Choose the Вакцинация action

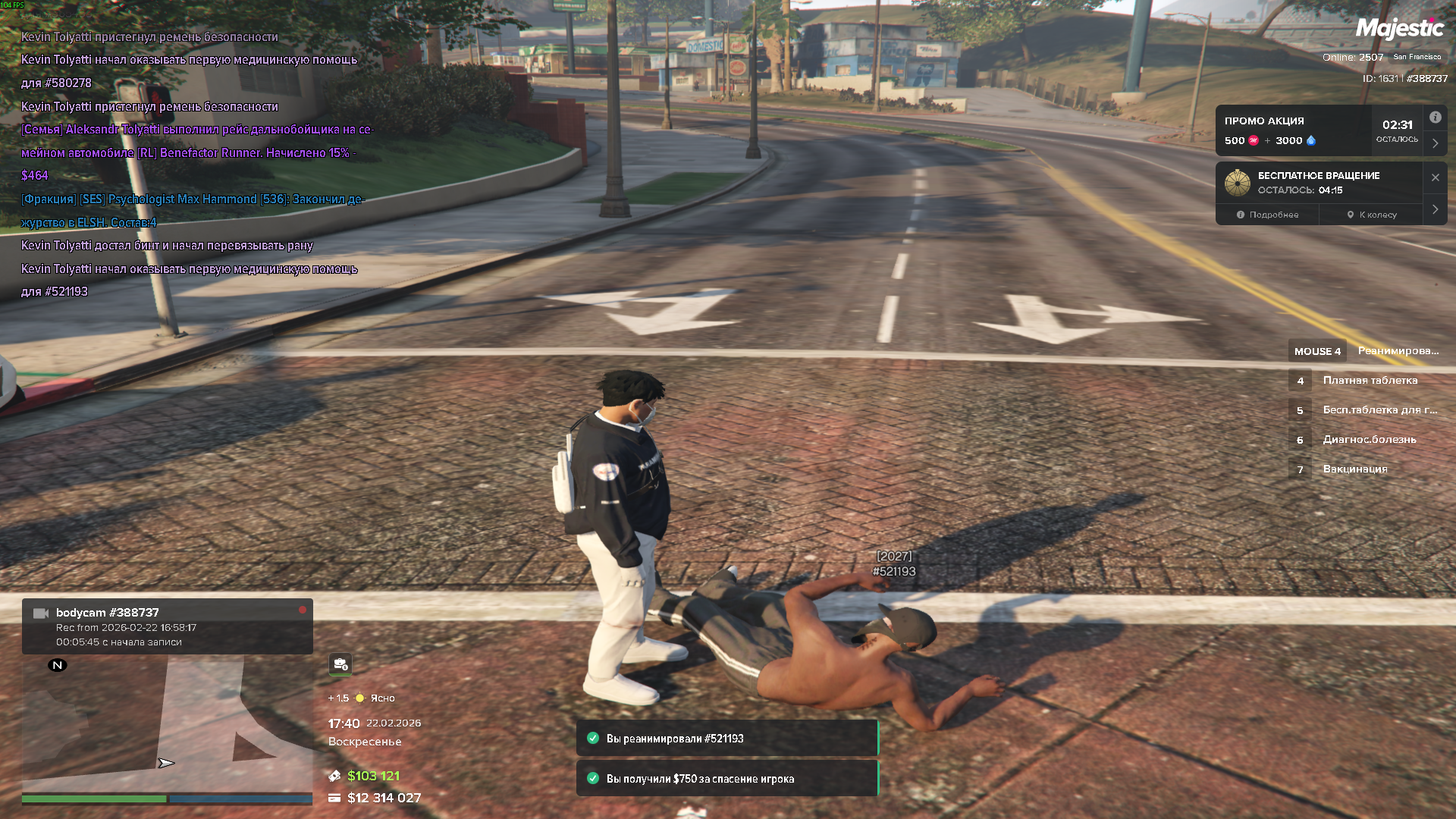[1354, 469]
